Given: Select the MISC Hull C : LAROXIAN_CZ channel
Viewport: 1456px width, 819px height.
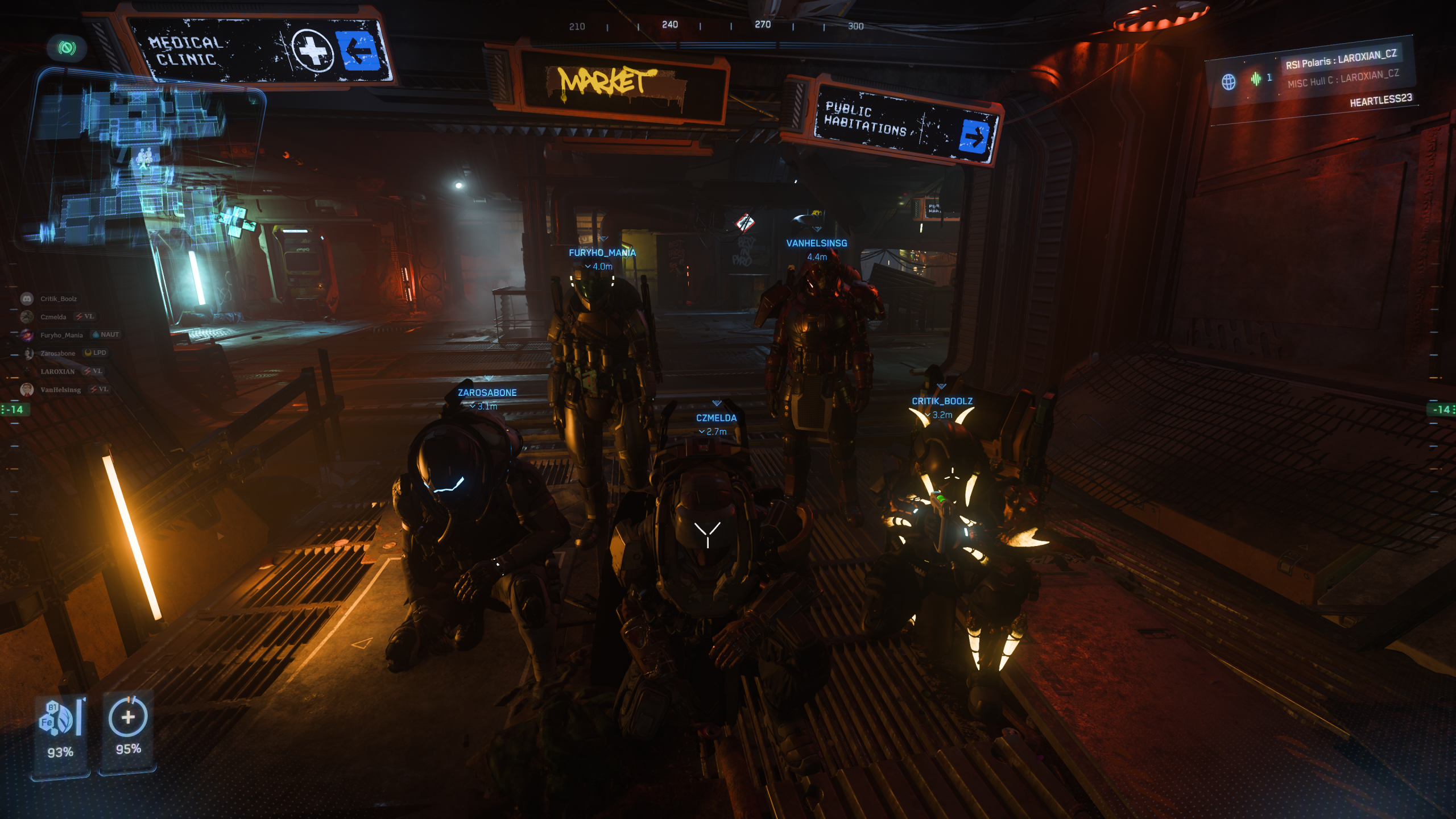Looking at the screenshot, I should tap(1343, 79).
